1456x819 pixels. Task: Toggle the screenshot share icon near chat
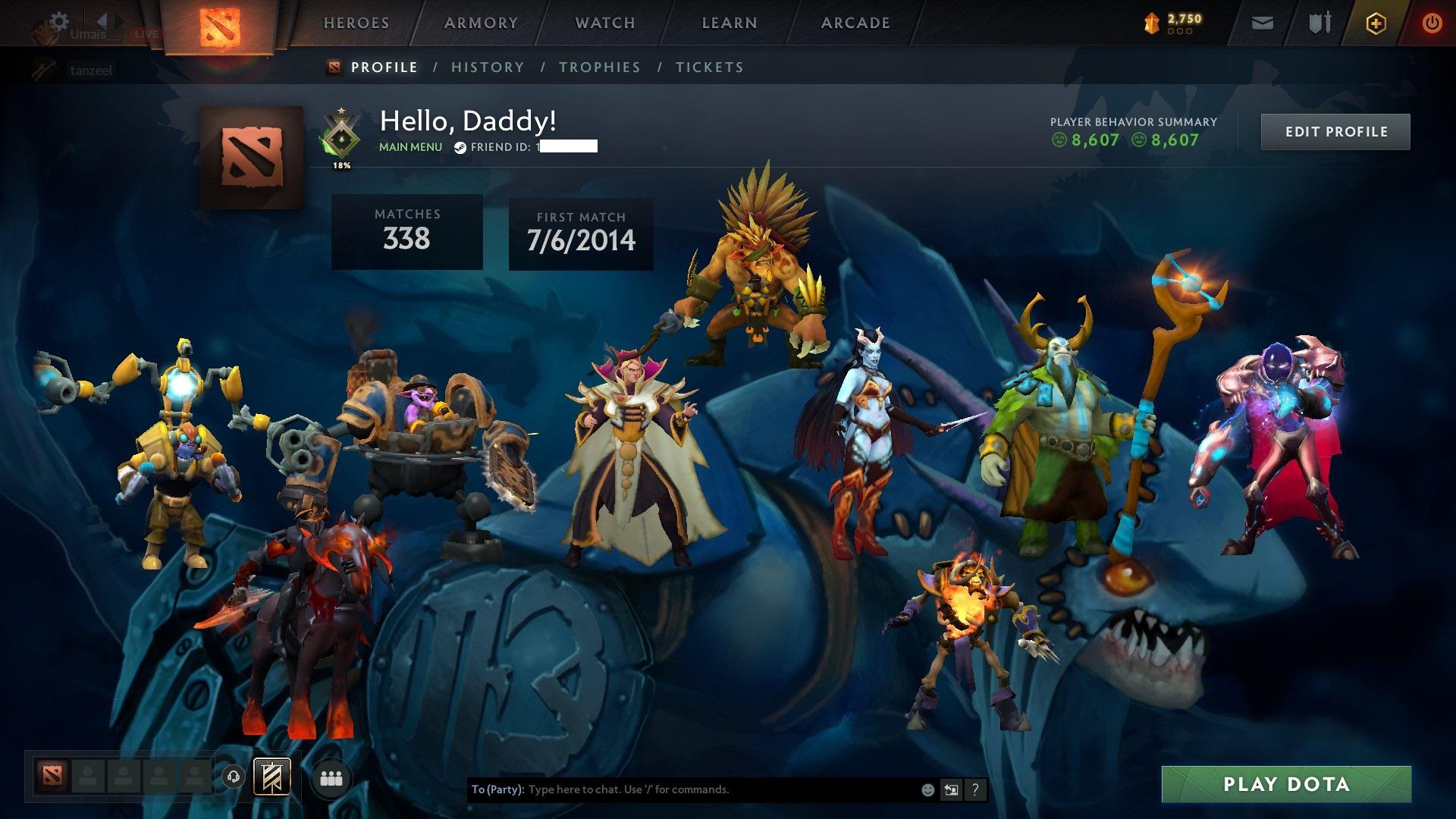pos(951,789)
